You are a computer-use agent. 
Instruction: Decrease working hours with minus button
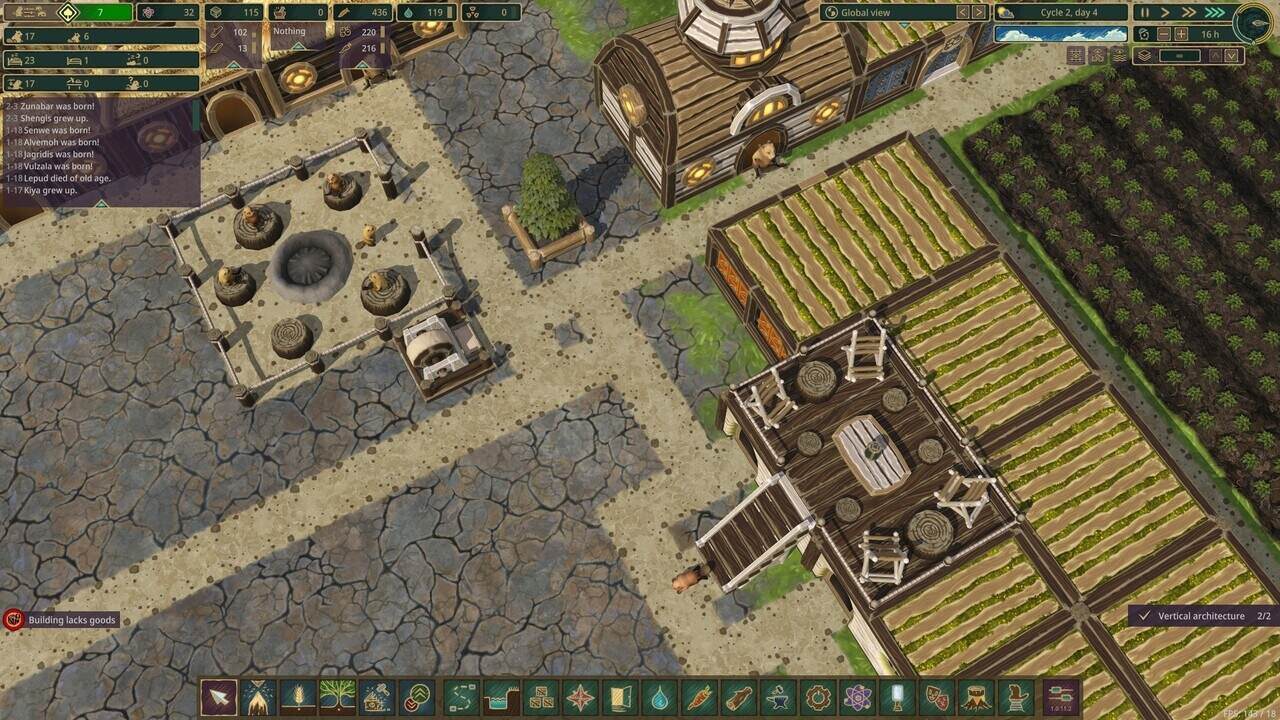coord(1163,34)
